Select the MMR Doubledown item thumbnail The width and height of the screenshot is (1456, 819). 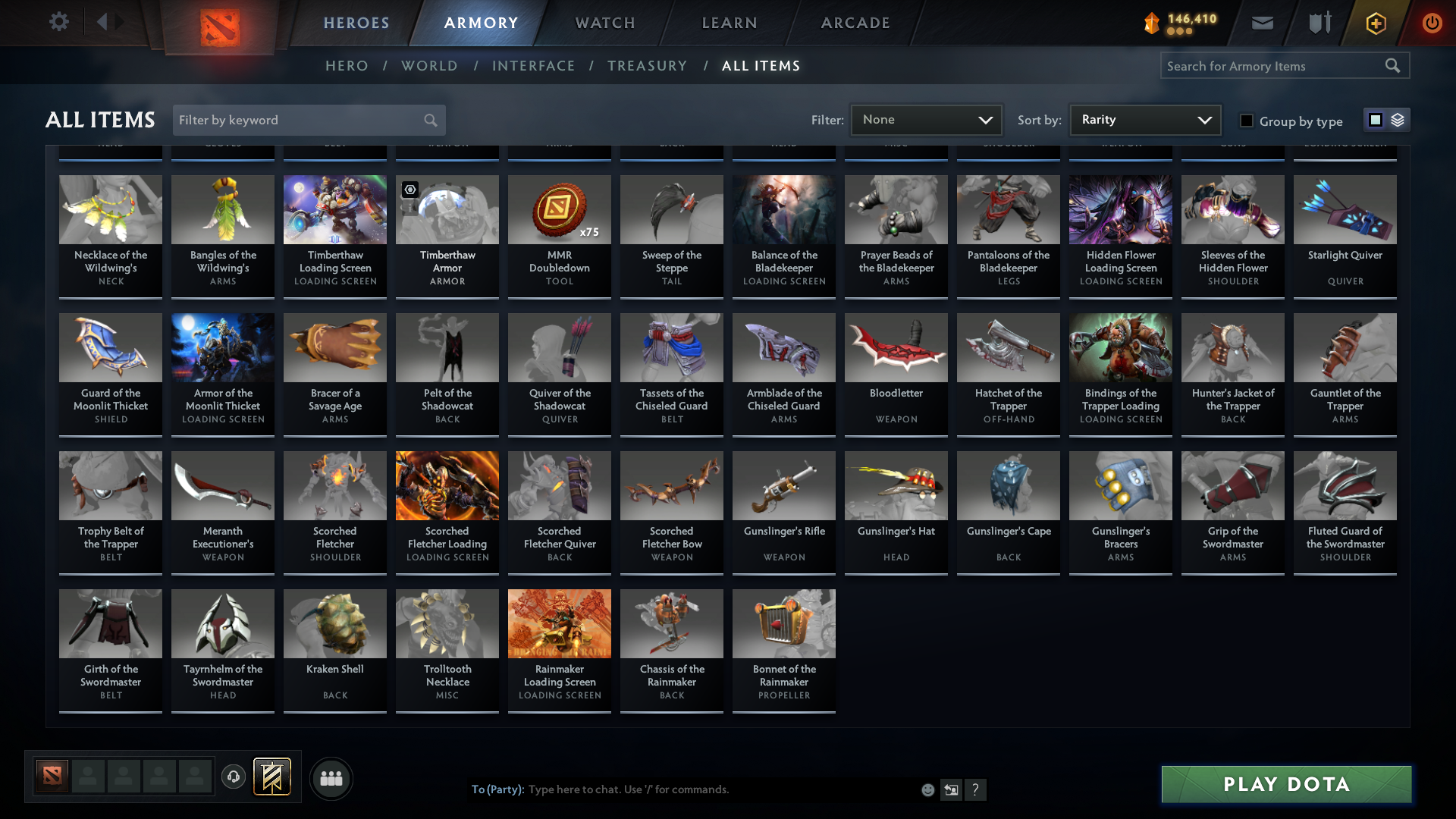[x=559, y=209]
